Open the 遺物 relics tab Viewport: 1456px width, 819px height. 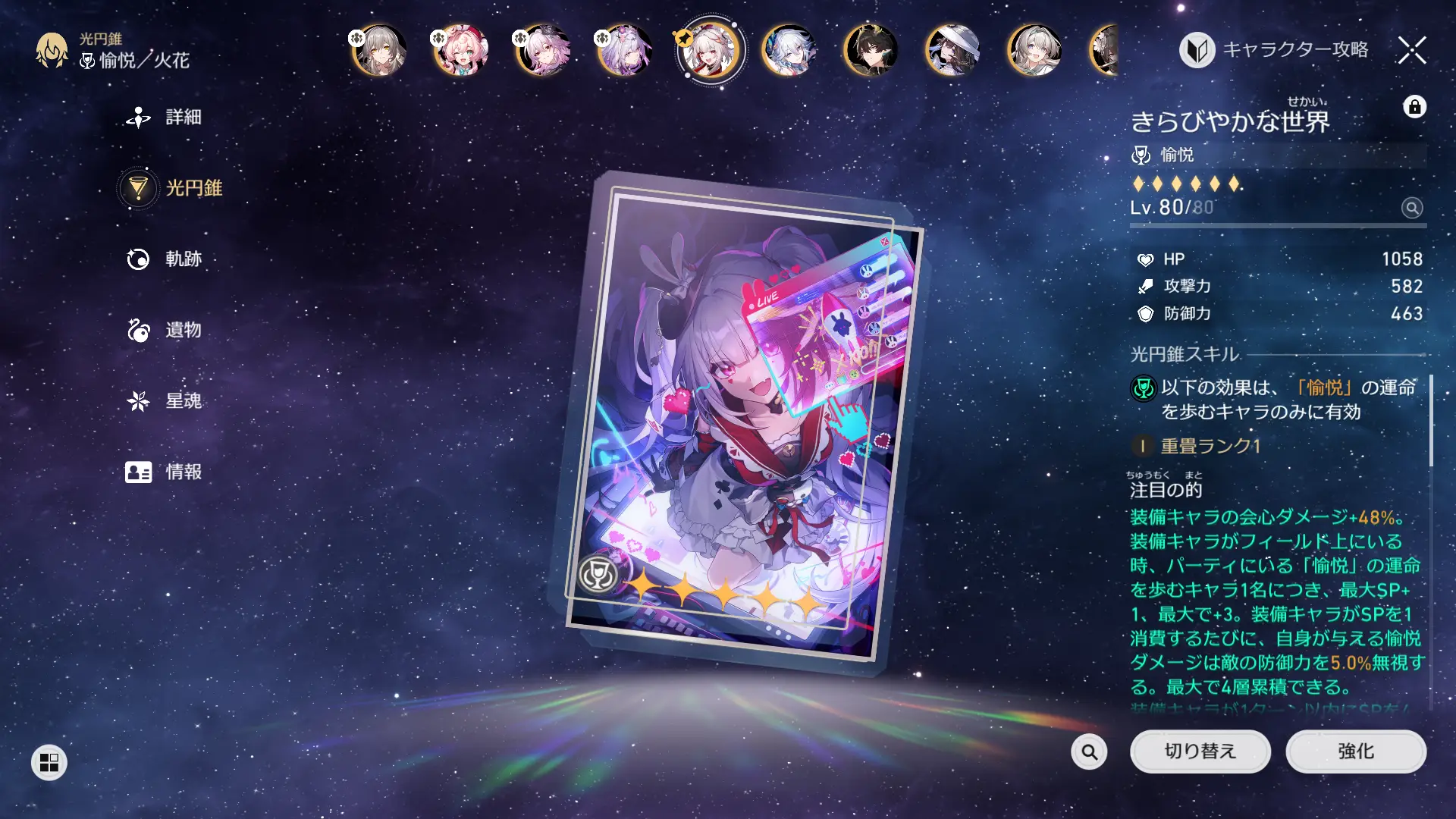coord(165,330)
